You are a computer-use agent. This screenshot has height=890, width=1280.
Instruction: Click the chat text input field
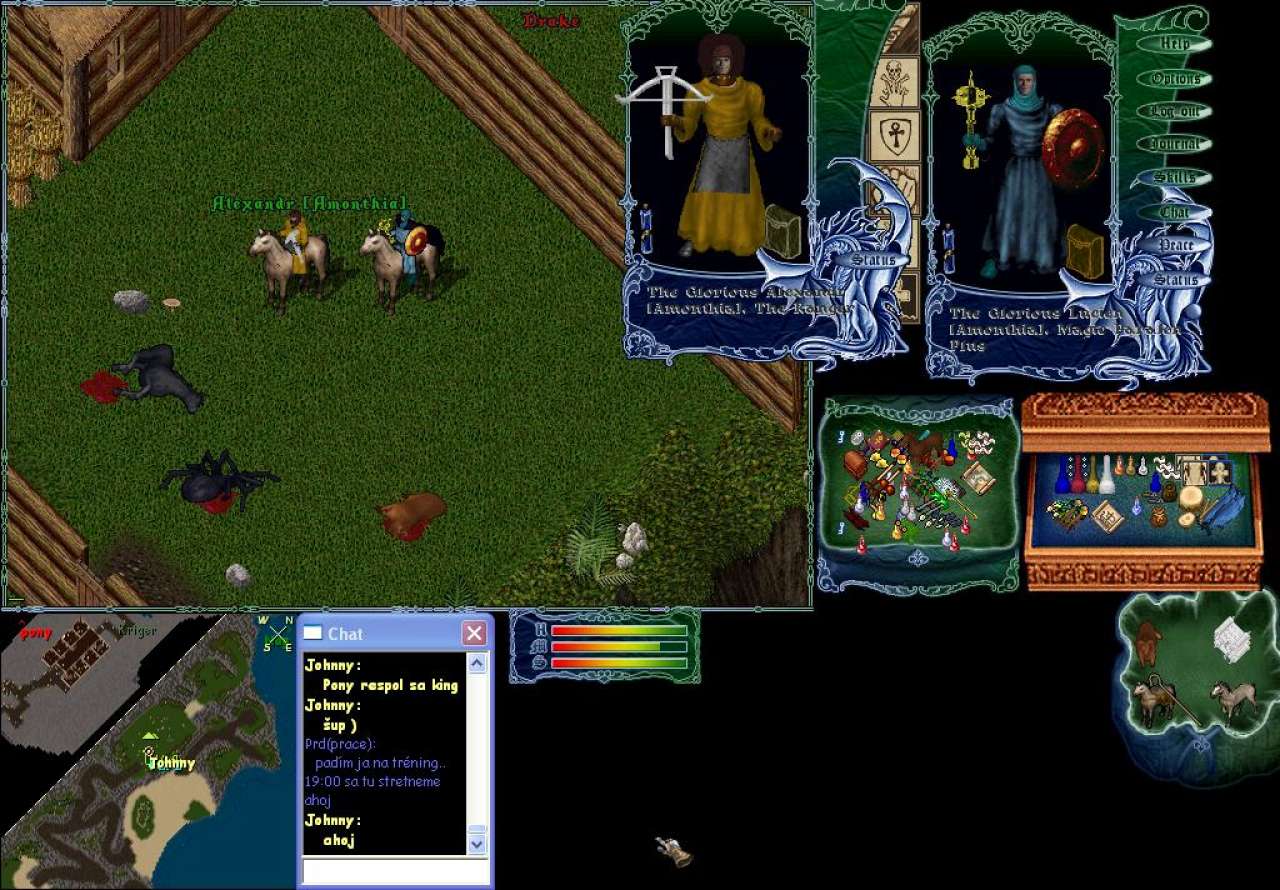coord(395,870)
